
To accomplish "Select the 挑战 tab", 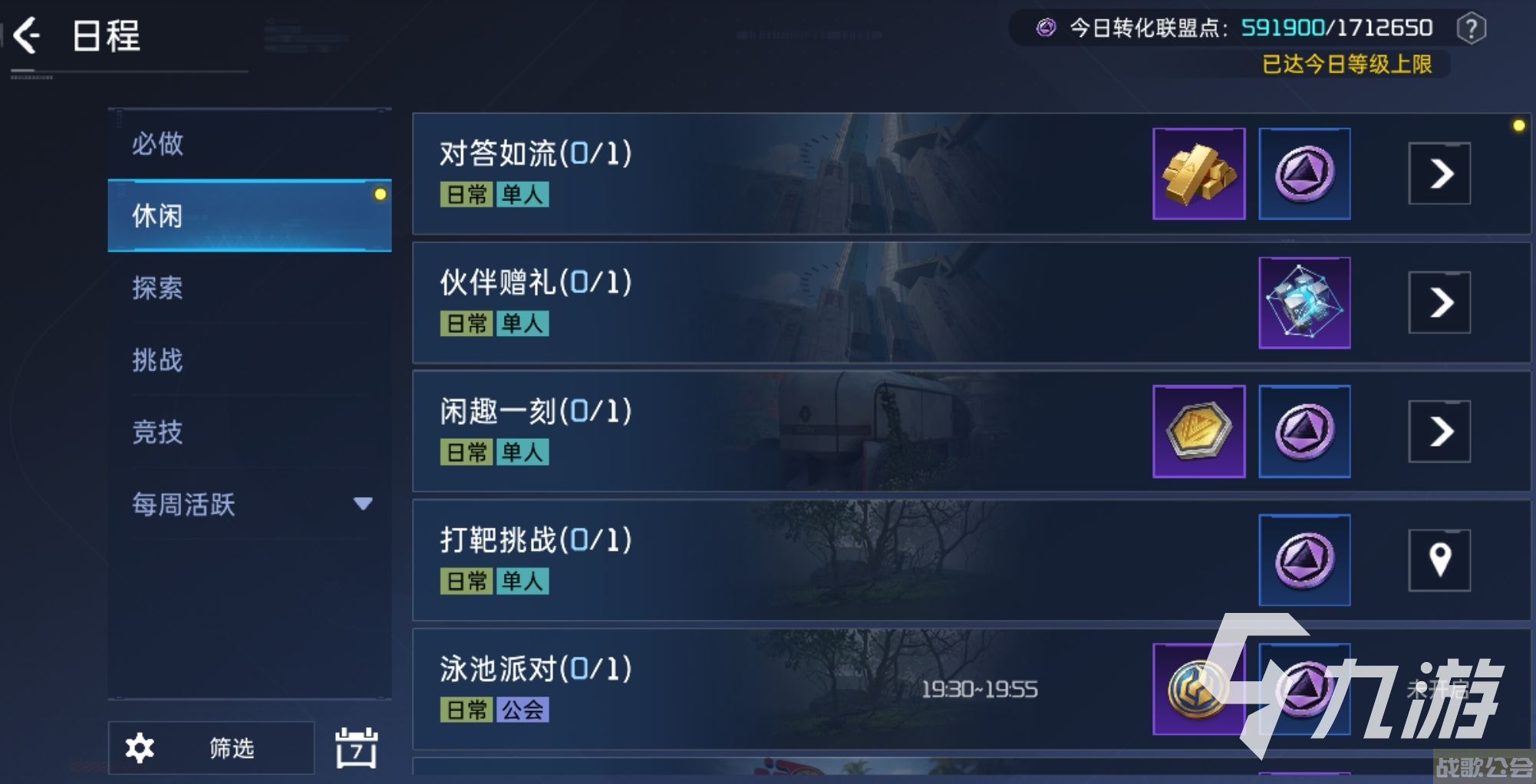I will (x=159, y=361).
